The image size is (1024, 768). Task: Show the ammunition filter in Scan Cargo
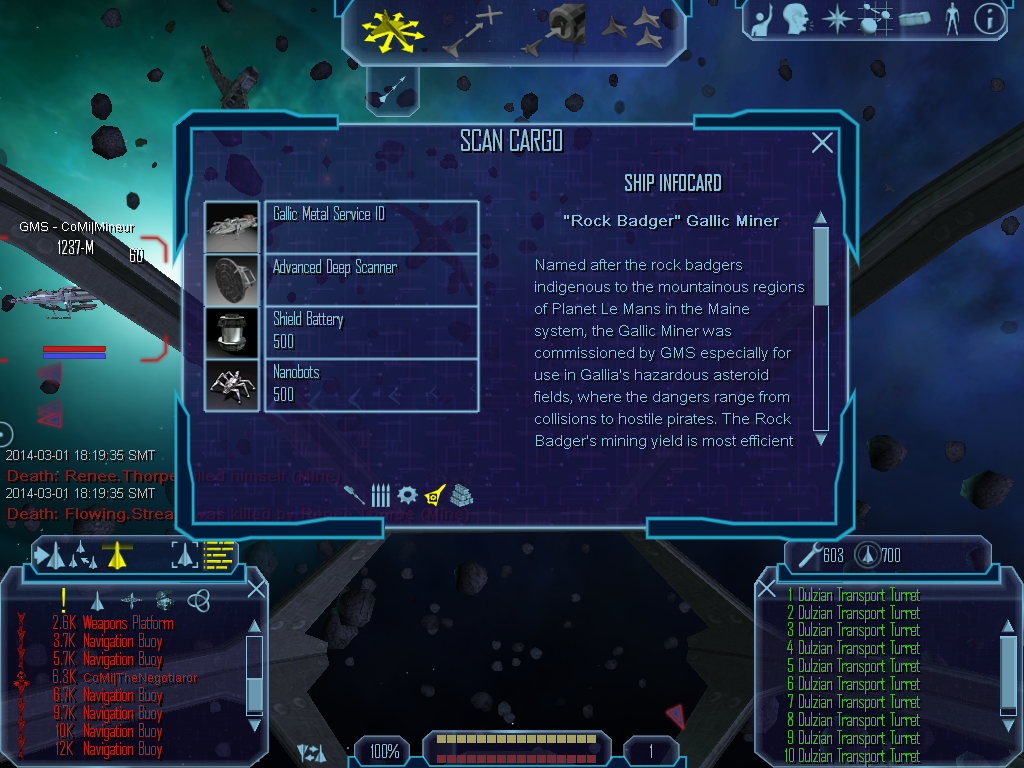pos(380,494)
